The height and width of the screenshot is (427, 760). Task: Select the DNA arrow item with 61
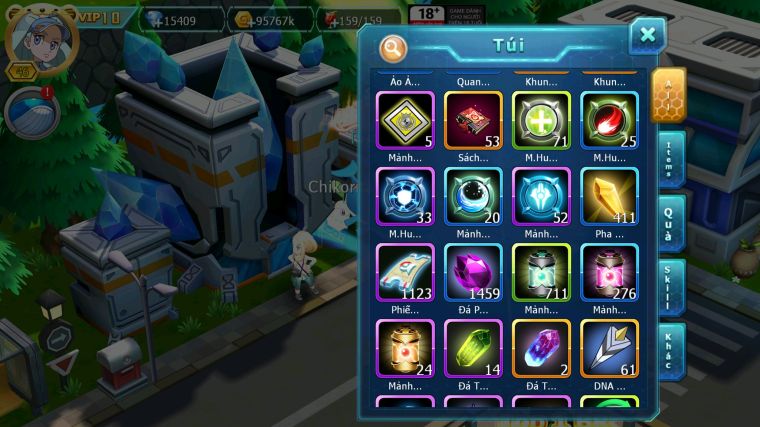[x=609, y=348]
